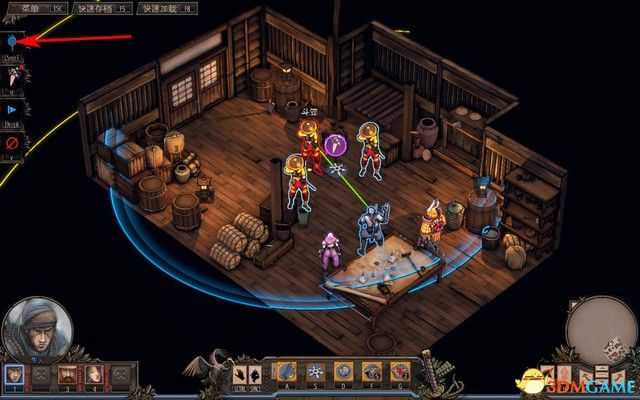Select the highlighted sword attack ability

288,372
